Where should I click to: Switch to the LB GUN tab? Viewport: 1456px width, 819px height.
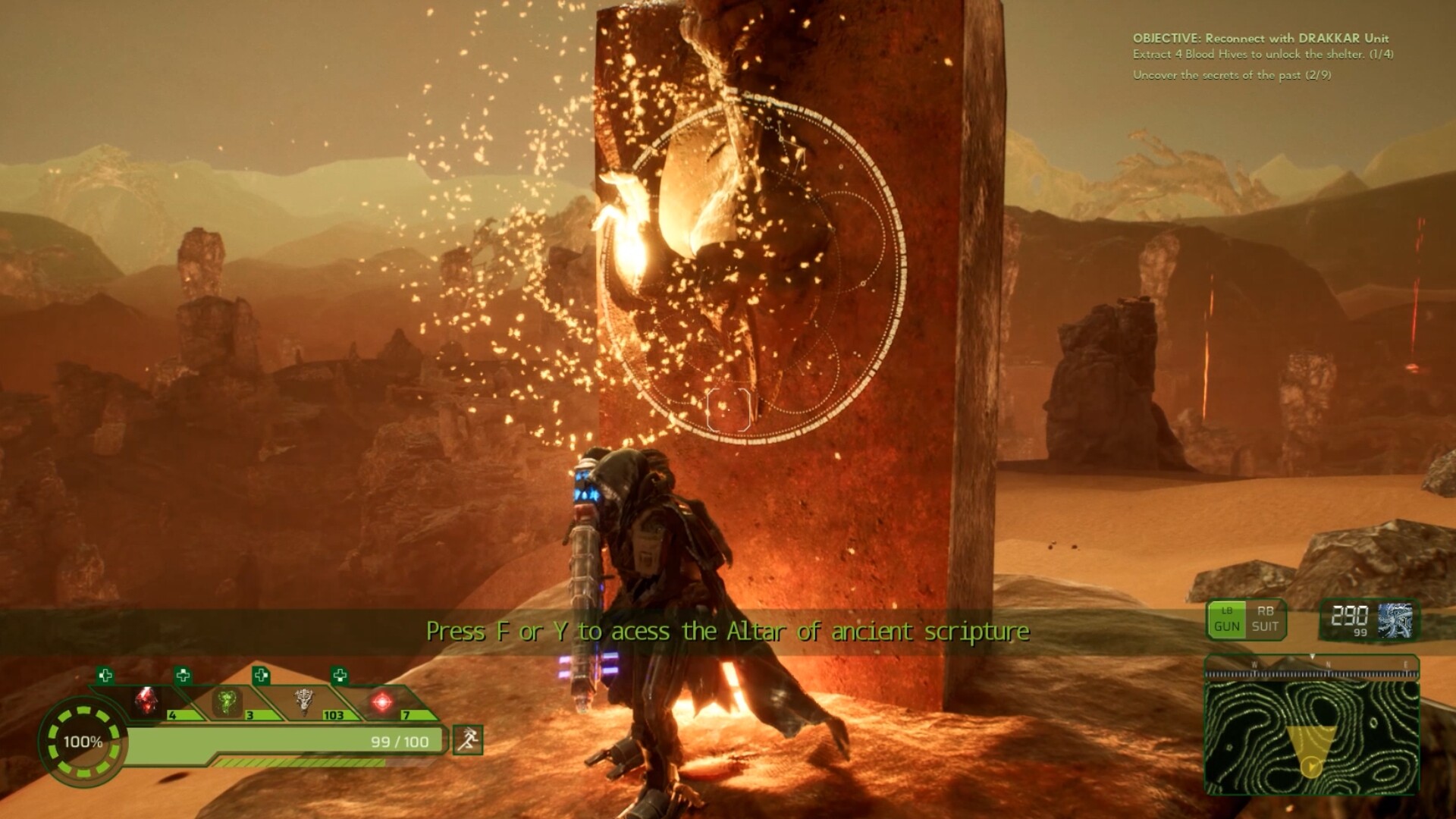tap(1228, 620)
